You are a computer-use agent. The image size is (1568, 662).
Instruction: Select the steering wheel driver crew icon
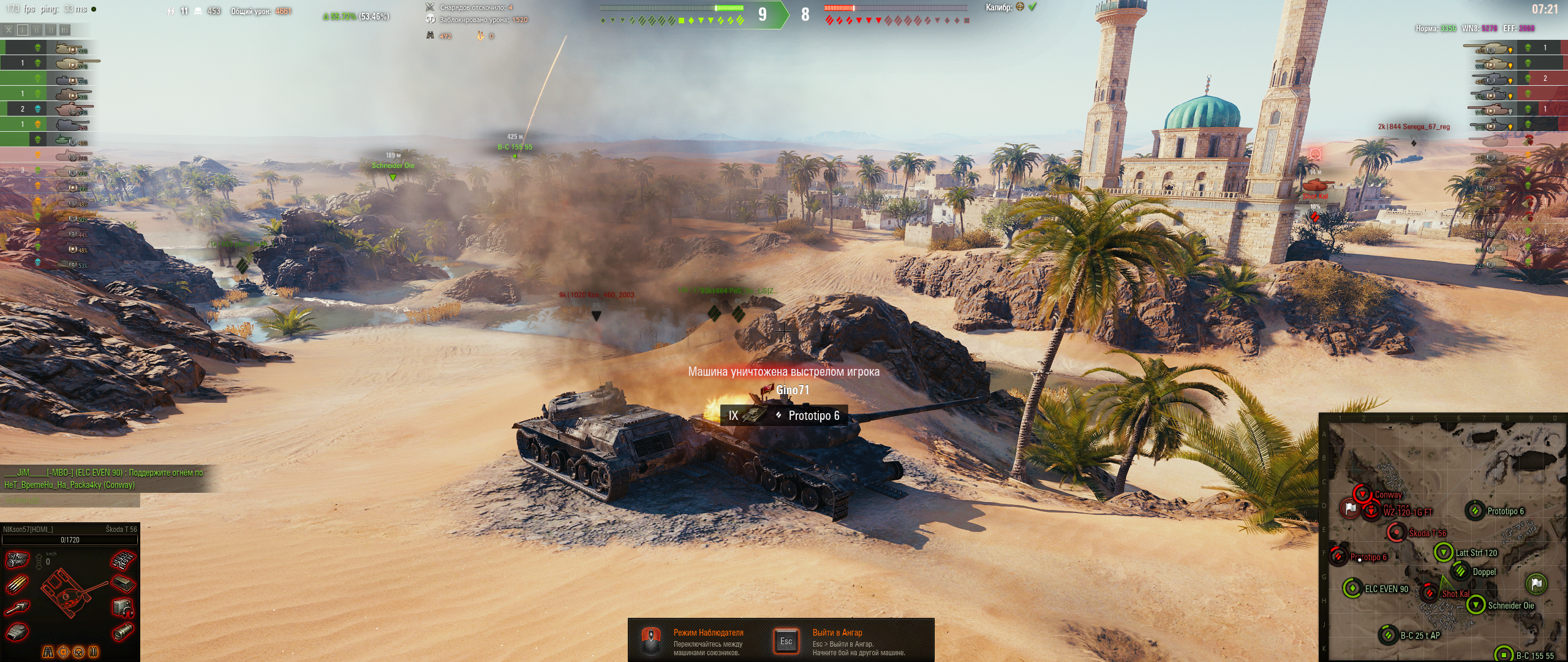pos(78,652)
